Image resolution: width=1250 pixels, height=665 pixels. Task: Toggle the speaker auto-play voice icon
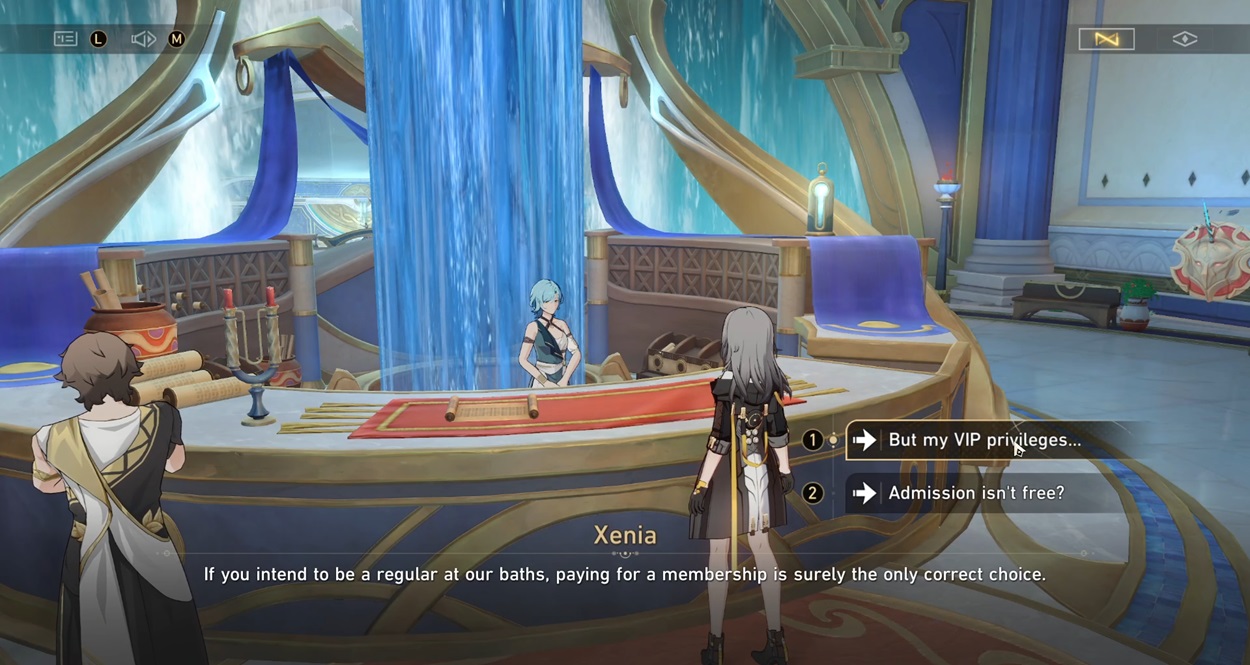pyautogui.click(x=143, y=39)
